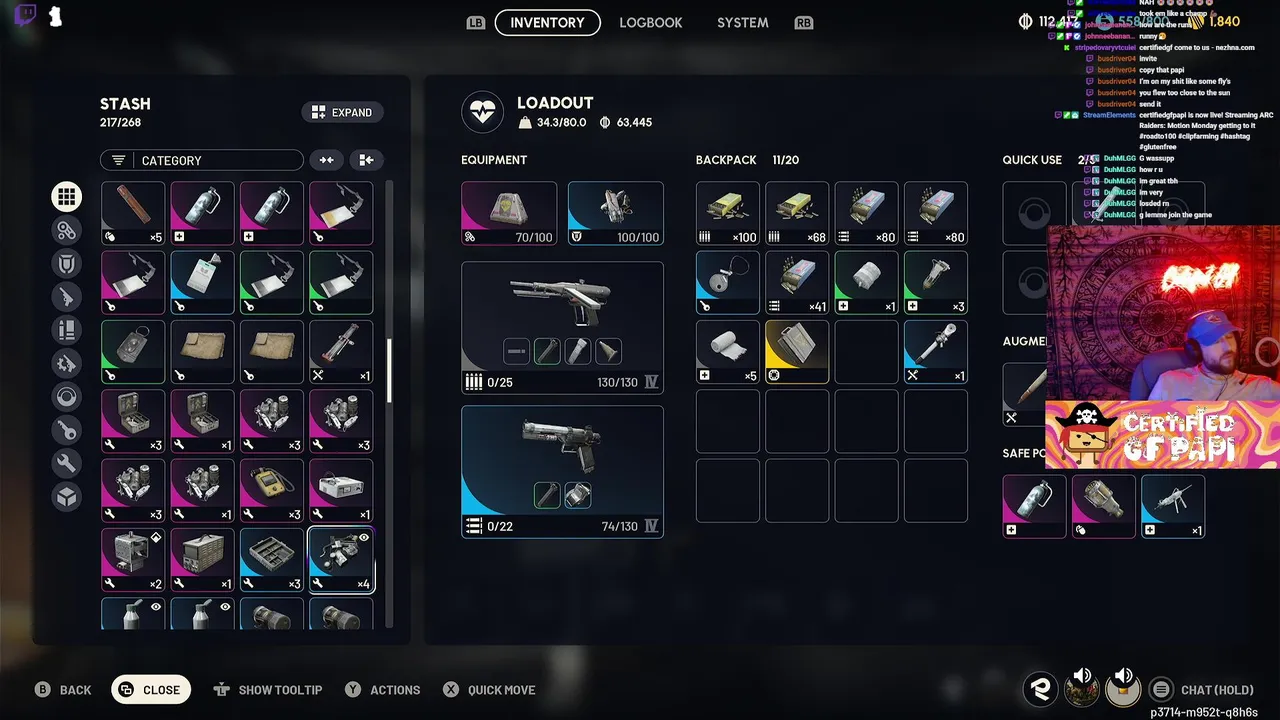Select the augment slot showing 70/100
The height and width of the screenshot is (720, 1280).
pos(509,213)
